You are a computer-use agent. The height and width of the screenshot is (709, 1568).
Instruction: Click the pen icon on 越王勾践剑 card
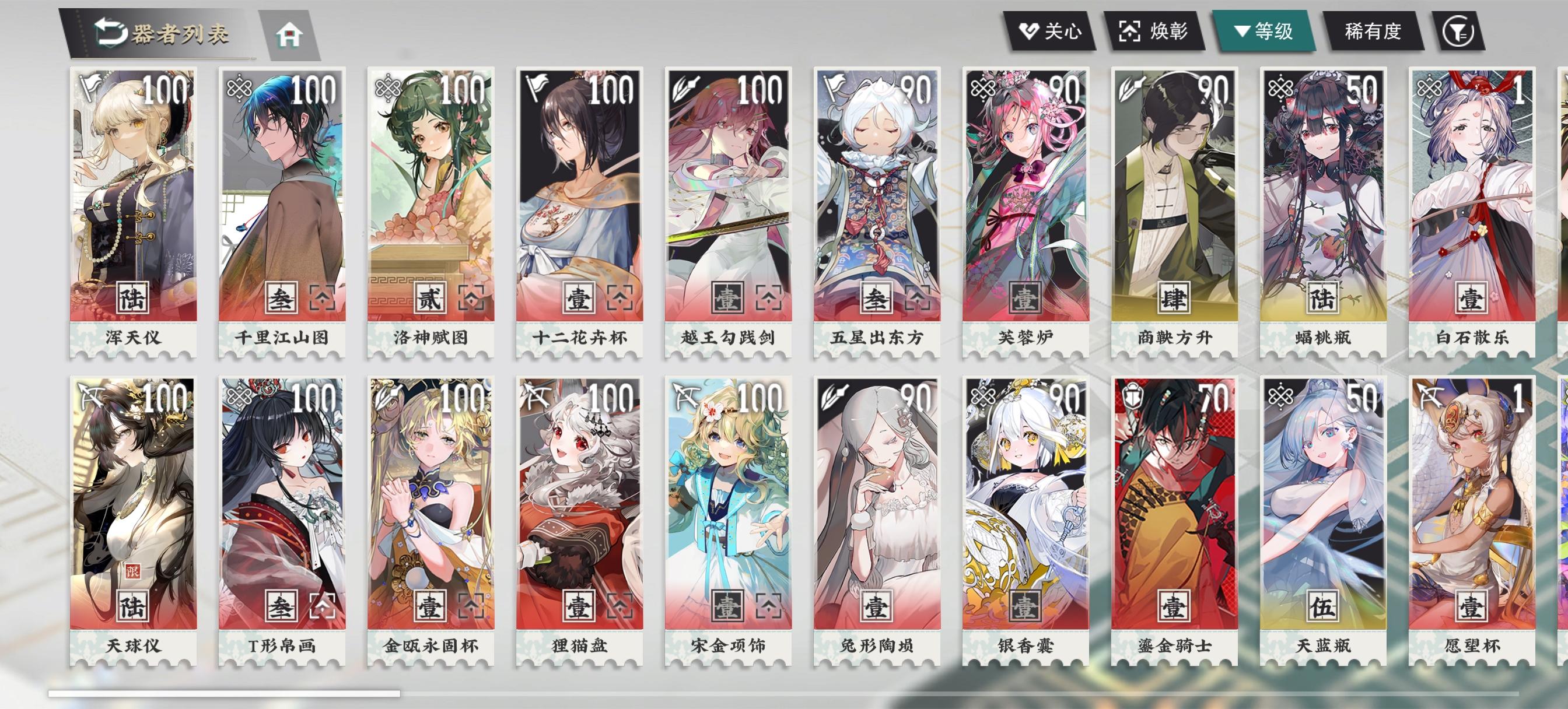[x=685, y=85]
